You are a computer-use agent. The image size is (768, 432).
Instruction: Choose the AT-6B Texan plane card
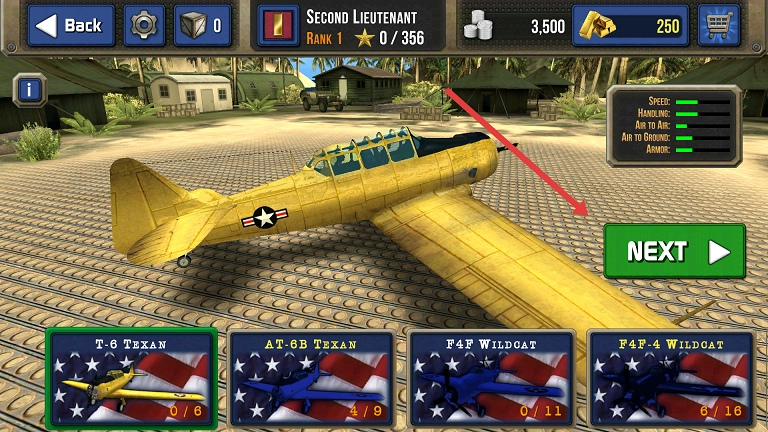coord(309,378)
